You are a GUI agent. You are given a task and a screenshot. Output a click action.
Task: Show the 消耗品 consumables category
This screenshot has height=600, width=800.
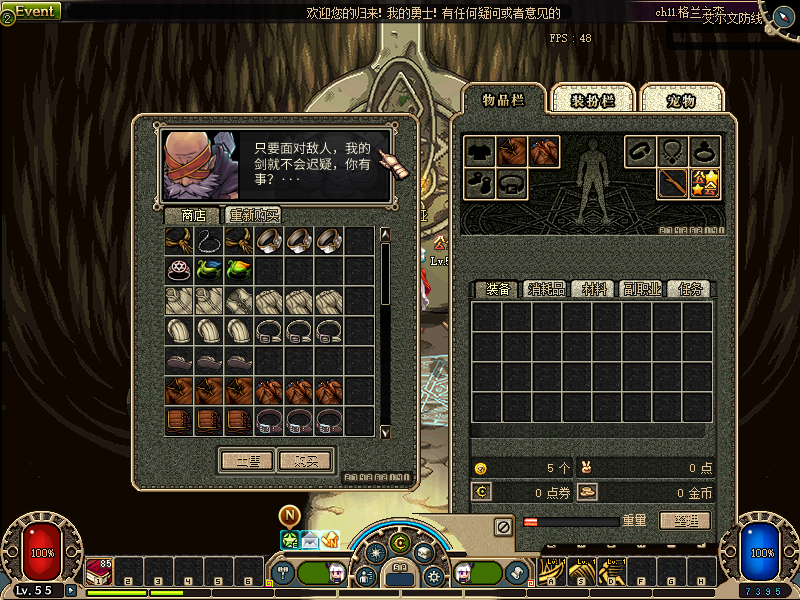(x=546, y=289)
